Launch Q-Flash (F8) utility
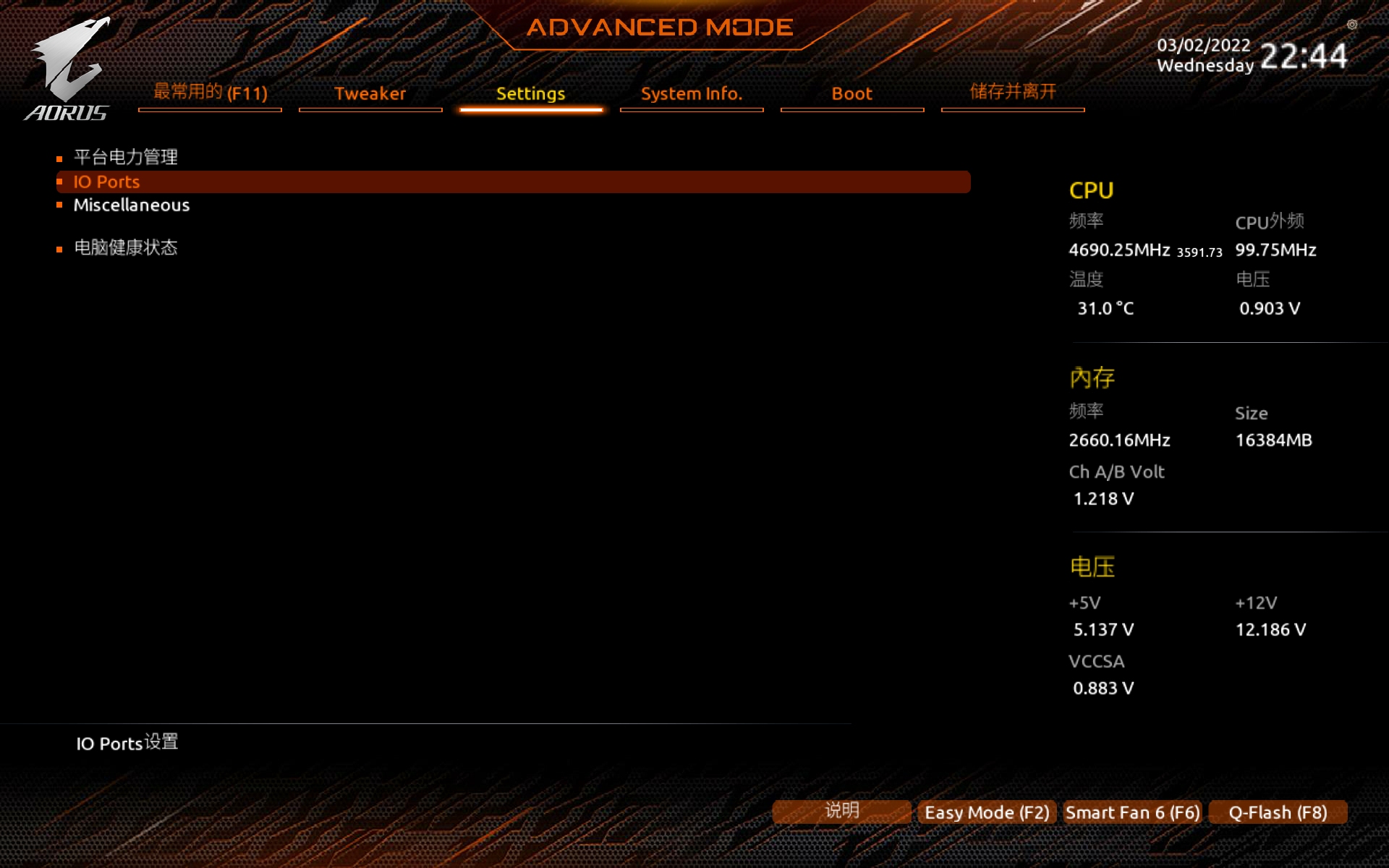Viewport: 1389px width, 868px height. point(1278,812)
